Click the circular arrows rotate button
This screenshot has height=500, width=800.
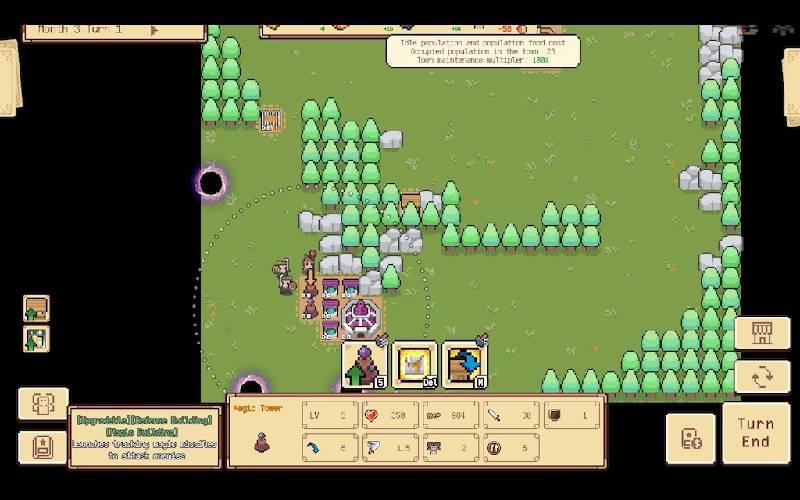click(761, 377)
